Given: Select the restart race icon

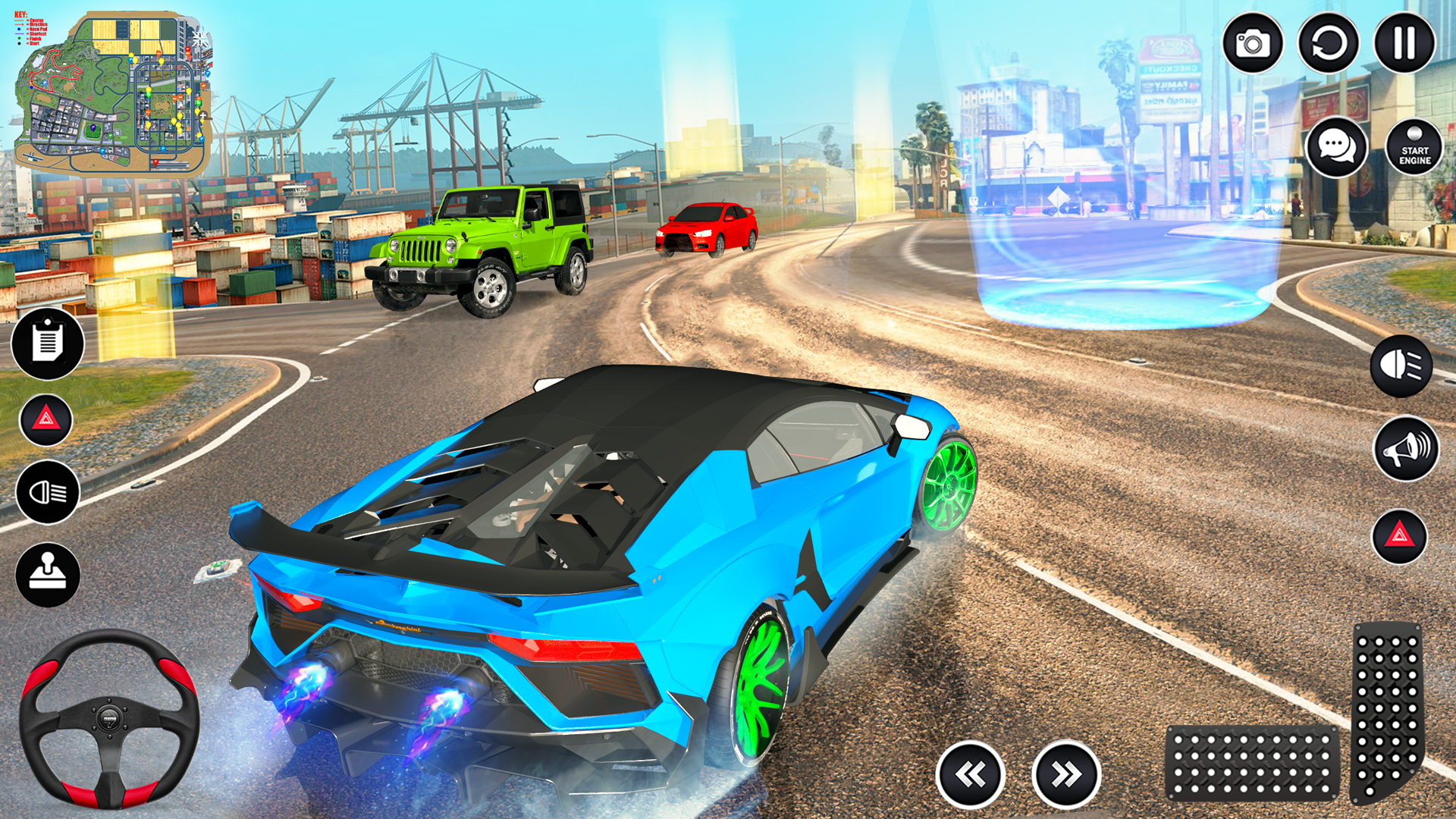Looking at the screenshot, I should [x=1327, y=42].
